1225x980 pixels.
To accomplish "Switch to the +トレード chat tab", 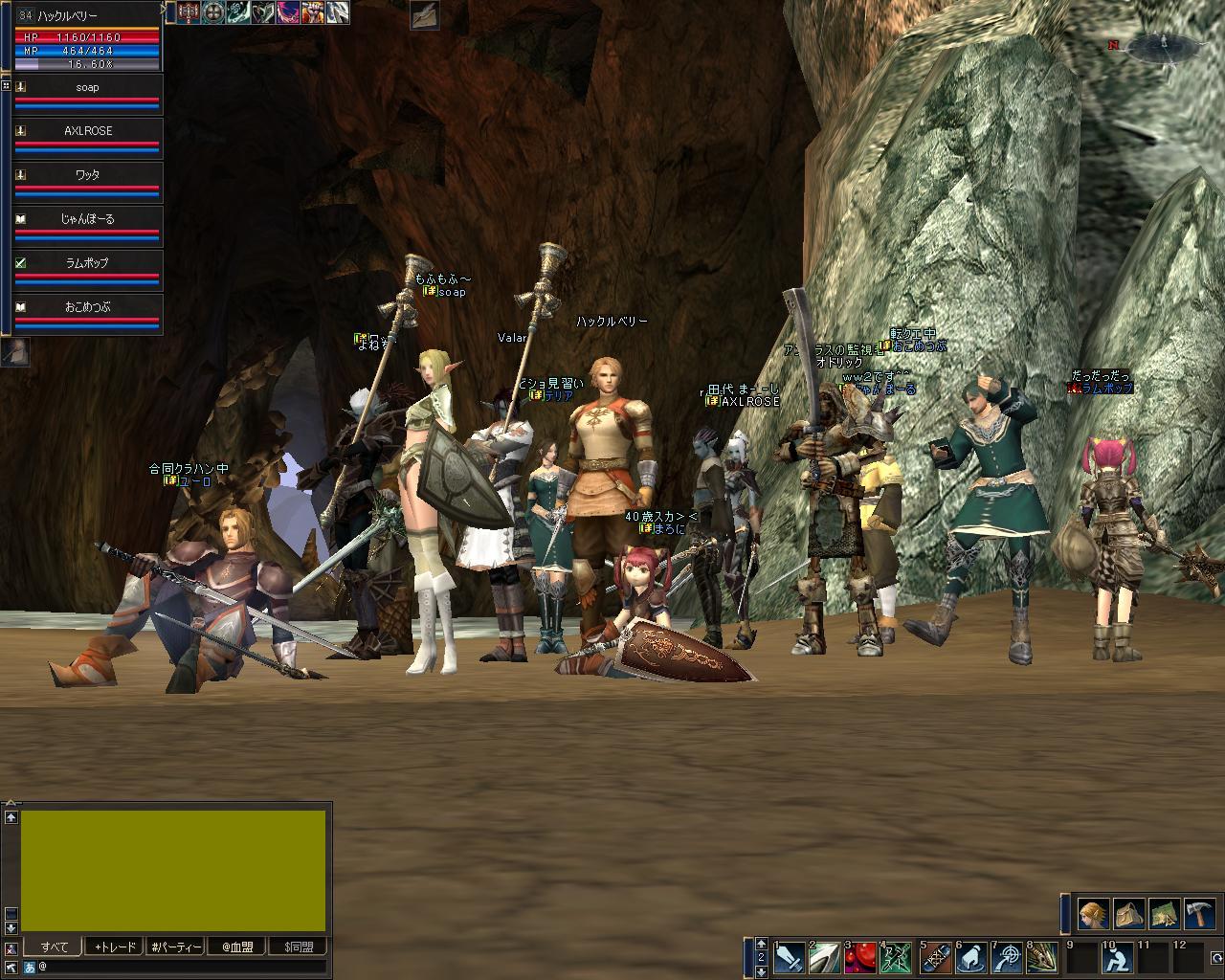I will coord(115,947).
